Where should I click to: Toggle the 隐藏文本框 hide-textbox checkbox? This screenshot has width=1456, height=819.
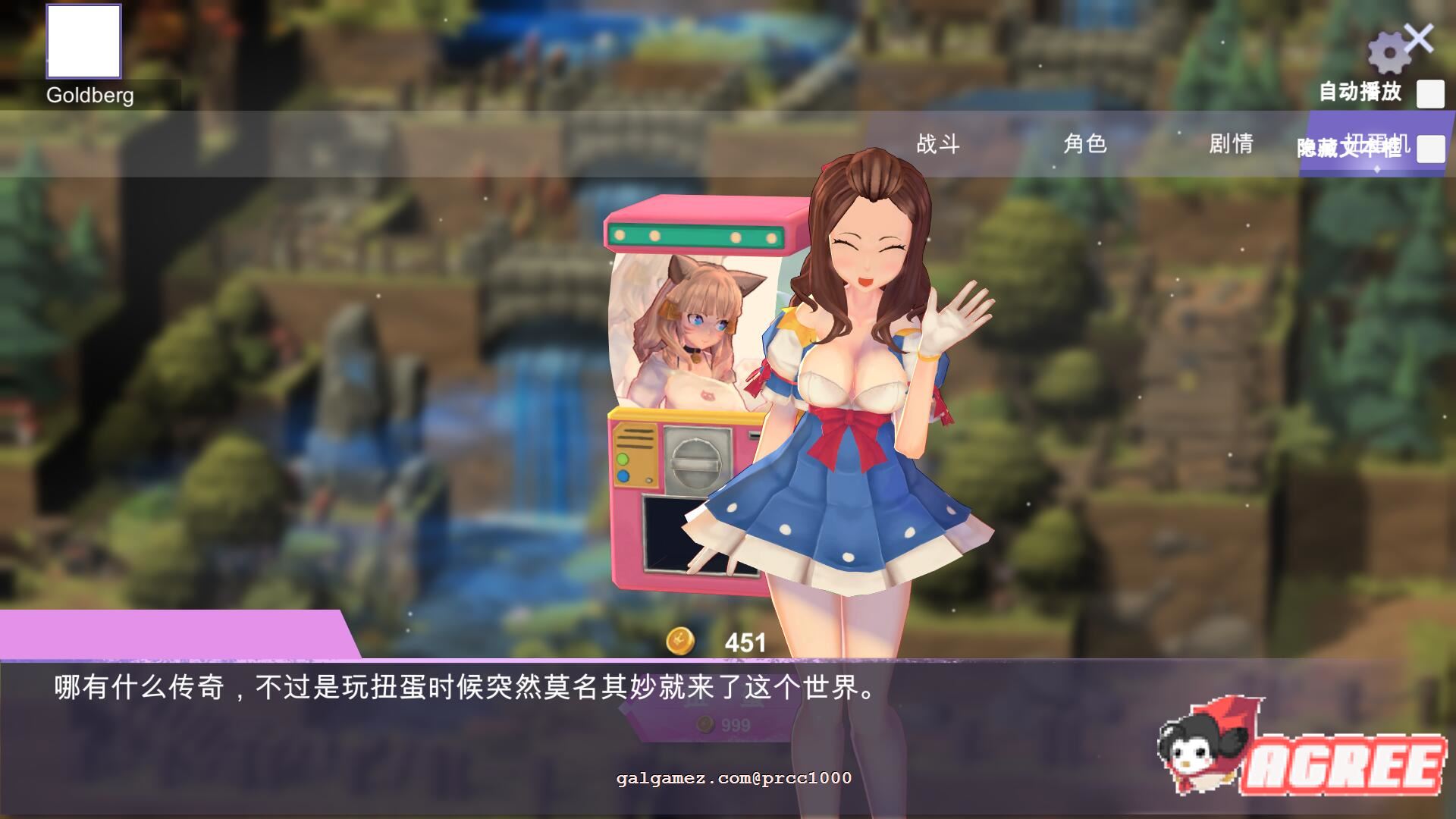[x=1430, y=149]
